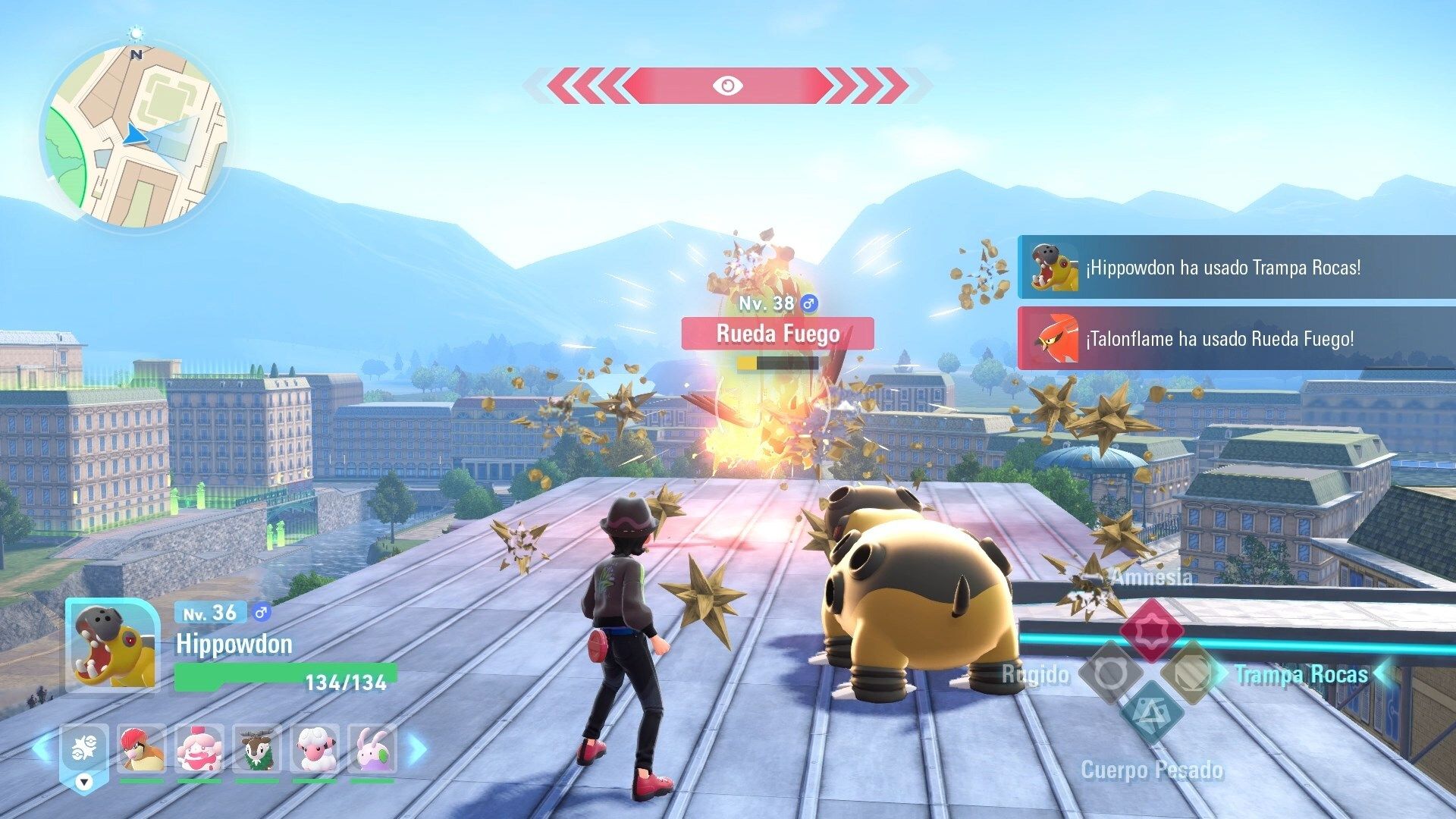Select the Rugido move
Screen dimensions: 1456x819
1110,673
